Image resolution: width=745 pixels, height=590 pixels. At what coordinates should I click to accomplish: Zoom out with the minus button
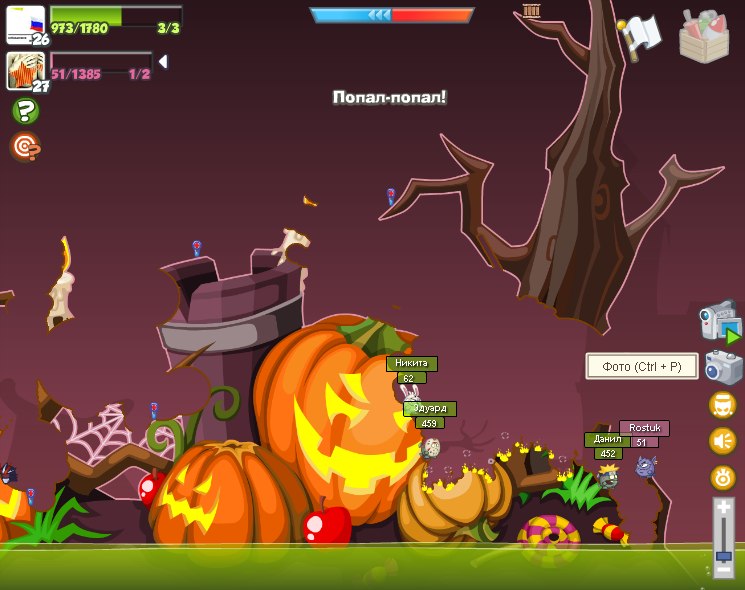pos(723,570)
